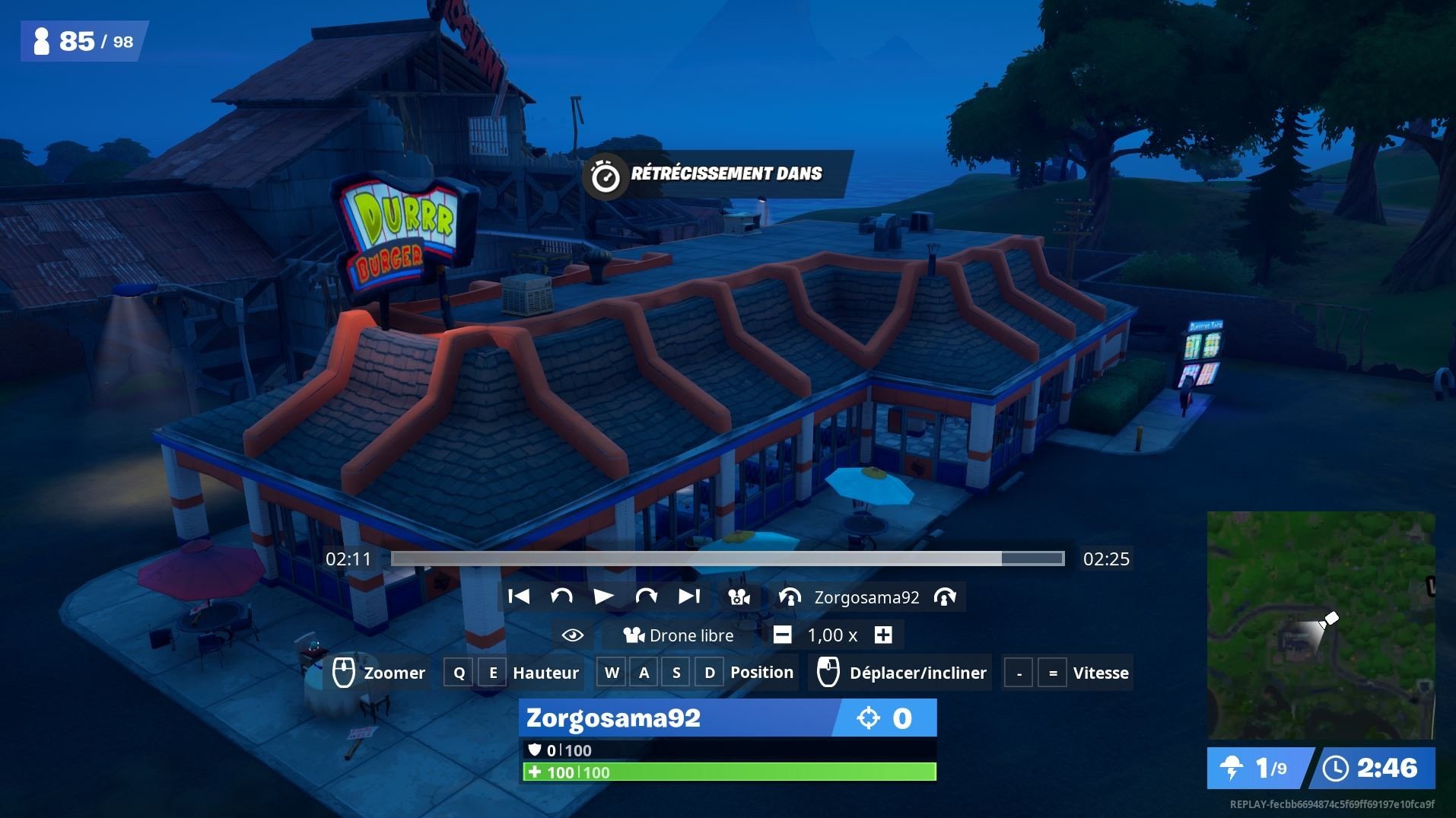Play the replay
This screenshot has width=1456, height=818.
603,597
